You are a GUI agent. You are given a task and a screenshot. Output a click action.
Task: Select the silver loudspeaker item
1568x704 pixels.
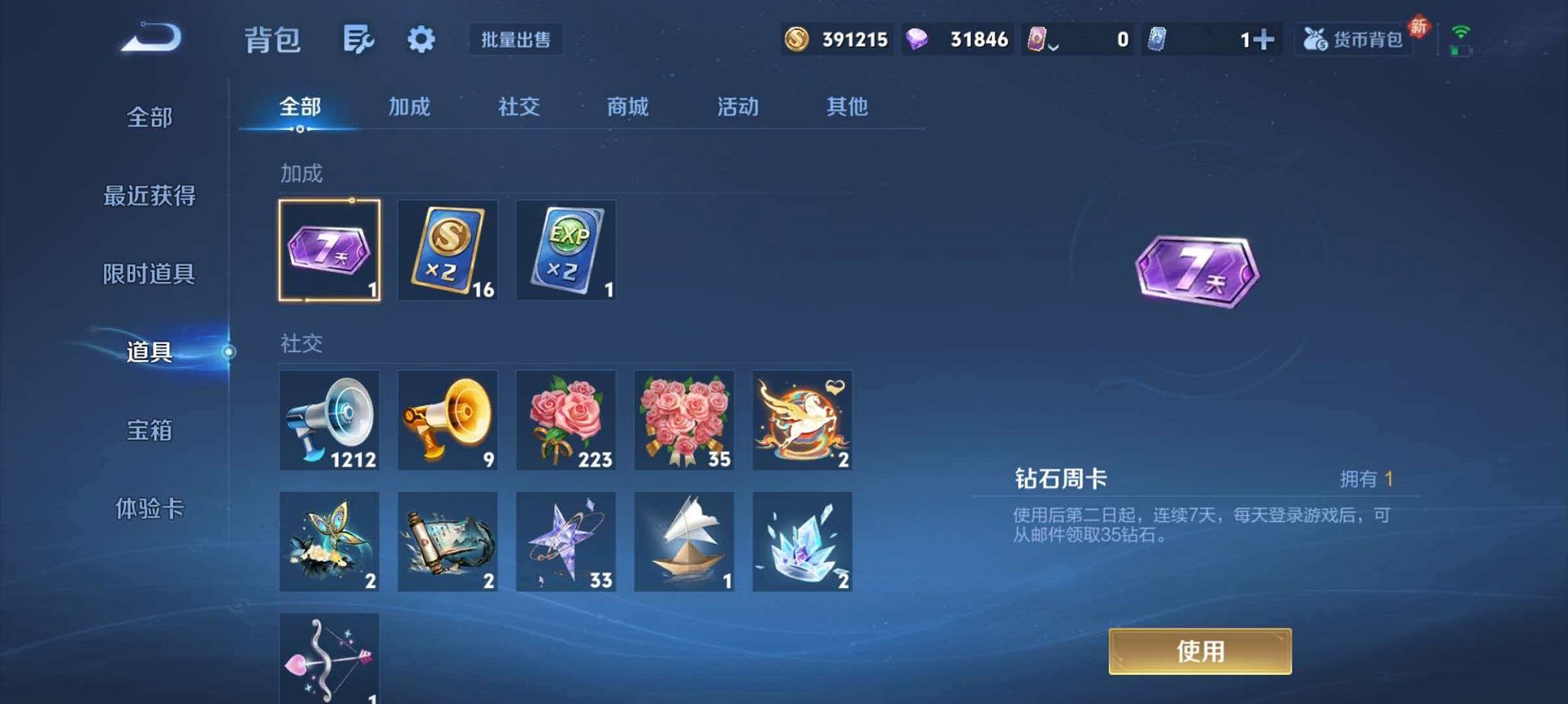coord(328,420)
